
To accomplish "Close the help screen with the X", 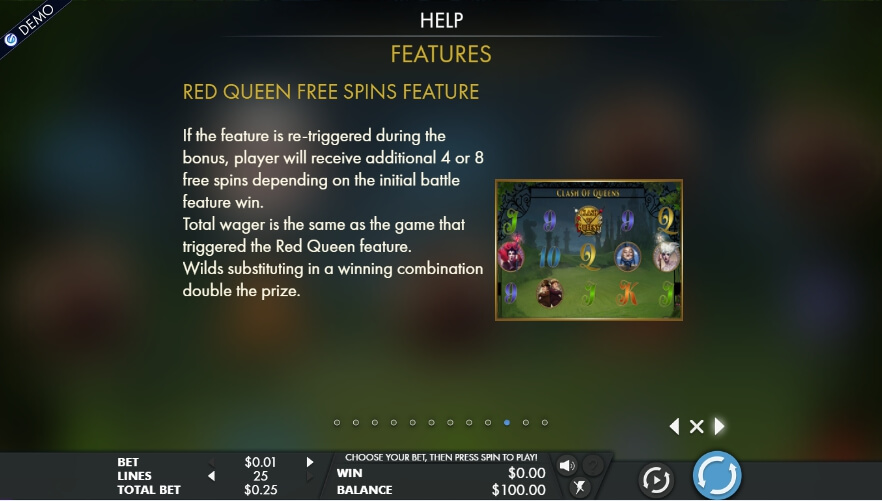I will (697, 427).
